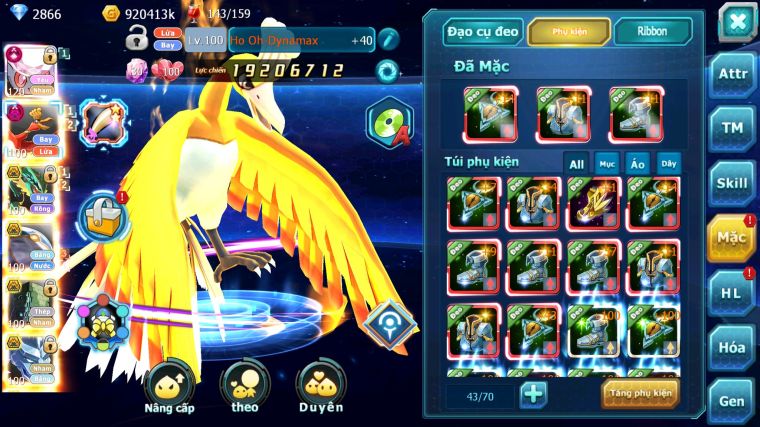Viewport: 760px width, 427px height.
Task: Filter accessories by Dây
Action: 668,163
